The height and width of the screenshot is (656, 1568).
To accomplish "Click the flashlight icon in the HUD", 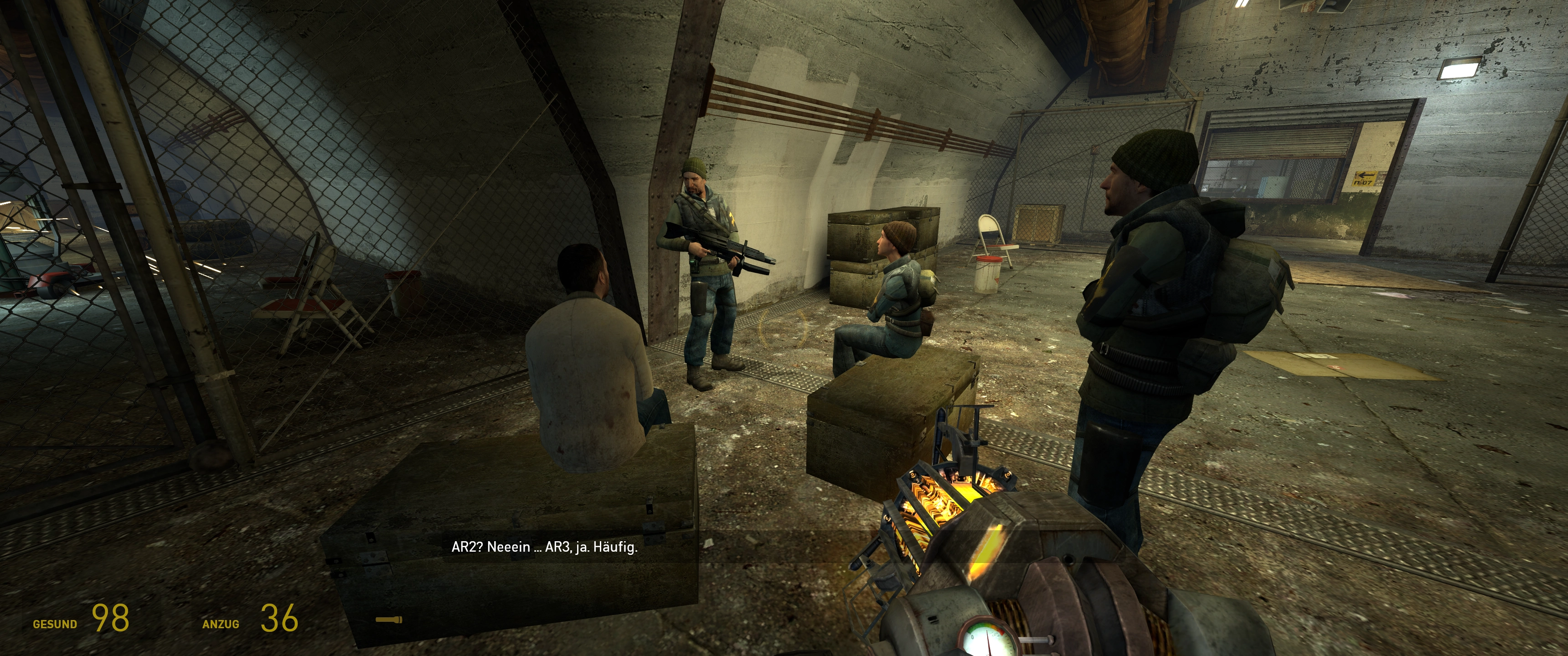I will tap(389, 620).
